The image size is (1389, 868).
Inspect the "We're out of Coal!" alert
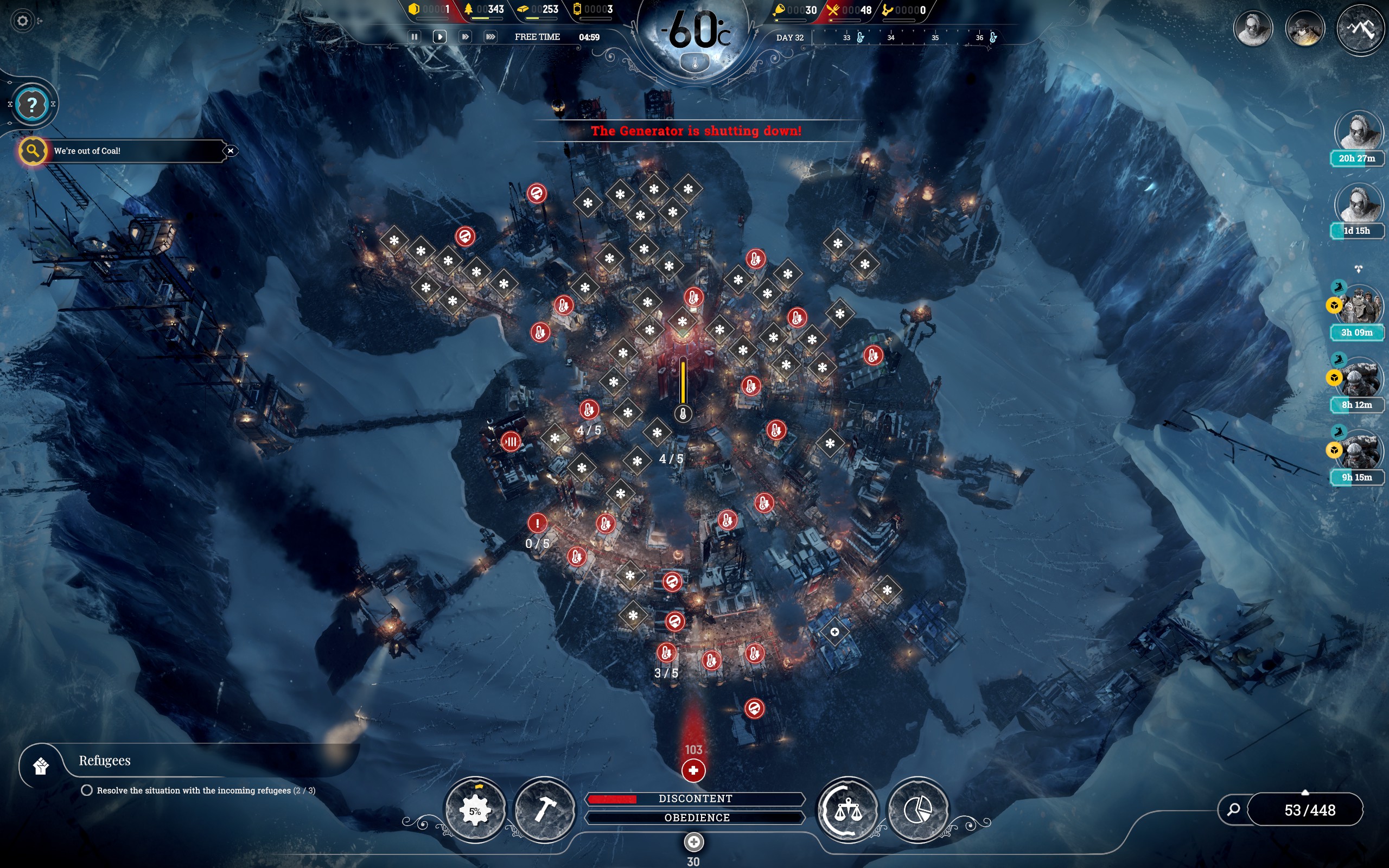point(33,151)
